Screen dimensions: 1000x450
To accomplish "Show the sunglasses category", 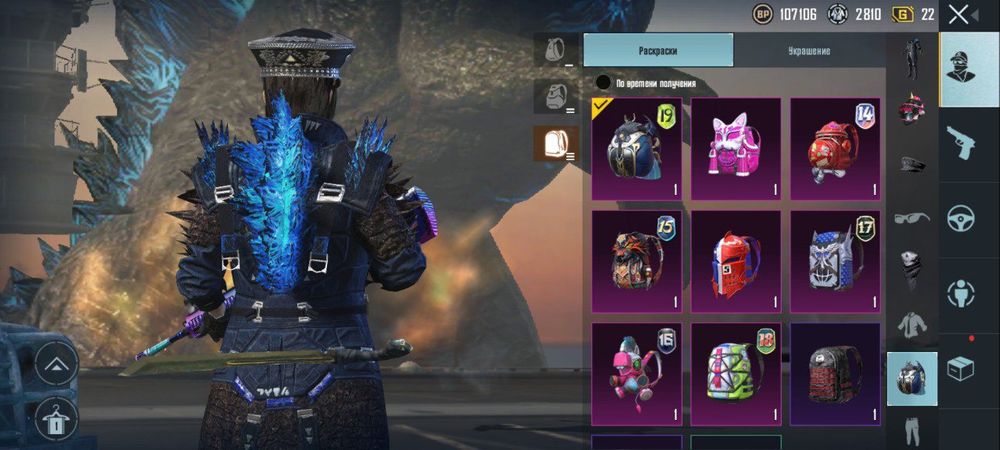I will tap(911, 217).
